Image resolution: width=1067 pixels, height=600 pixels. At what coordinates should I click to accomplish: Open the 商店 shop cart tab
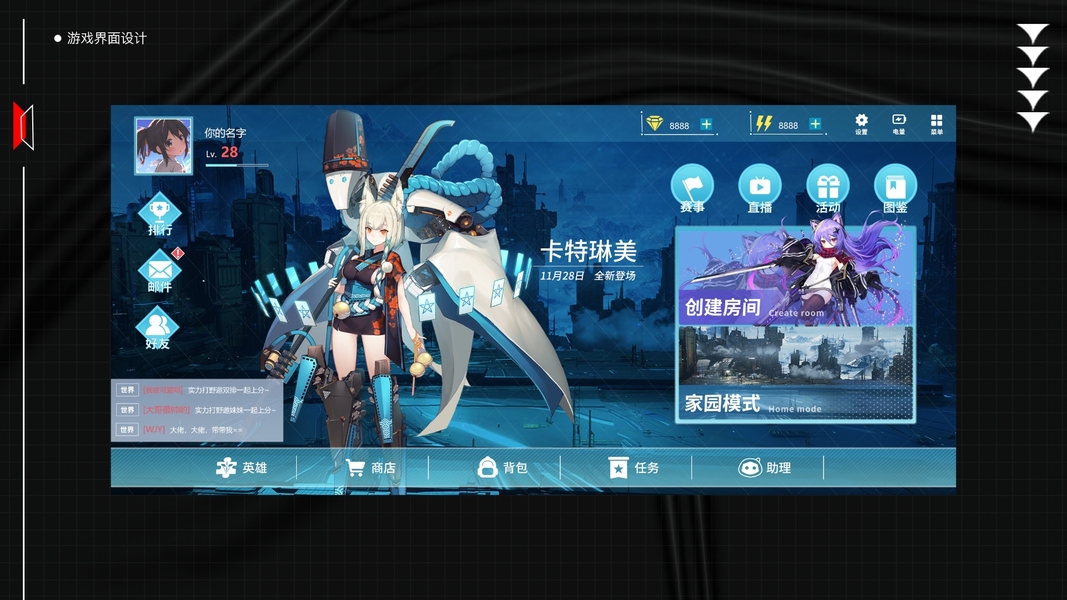coord(371,468)
